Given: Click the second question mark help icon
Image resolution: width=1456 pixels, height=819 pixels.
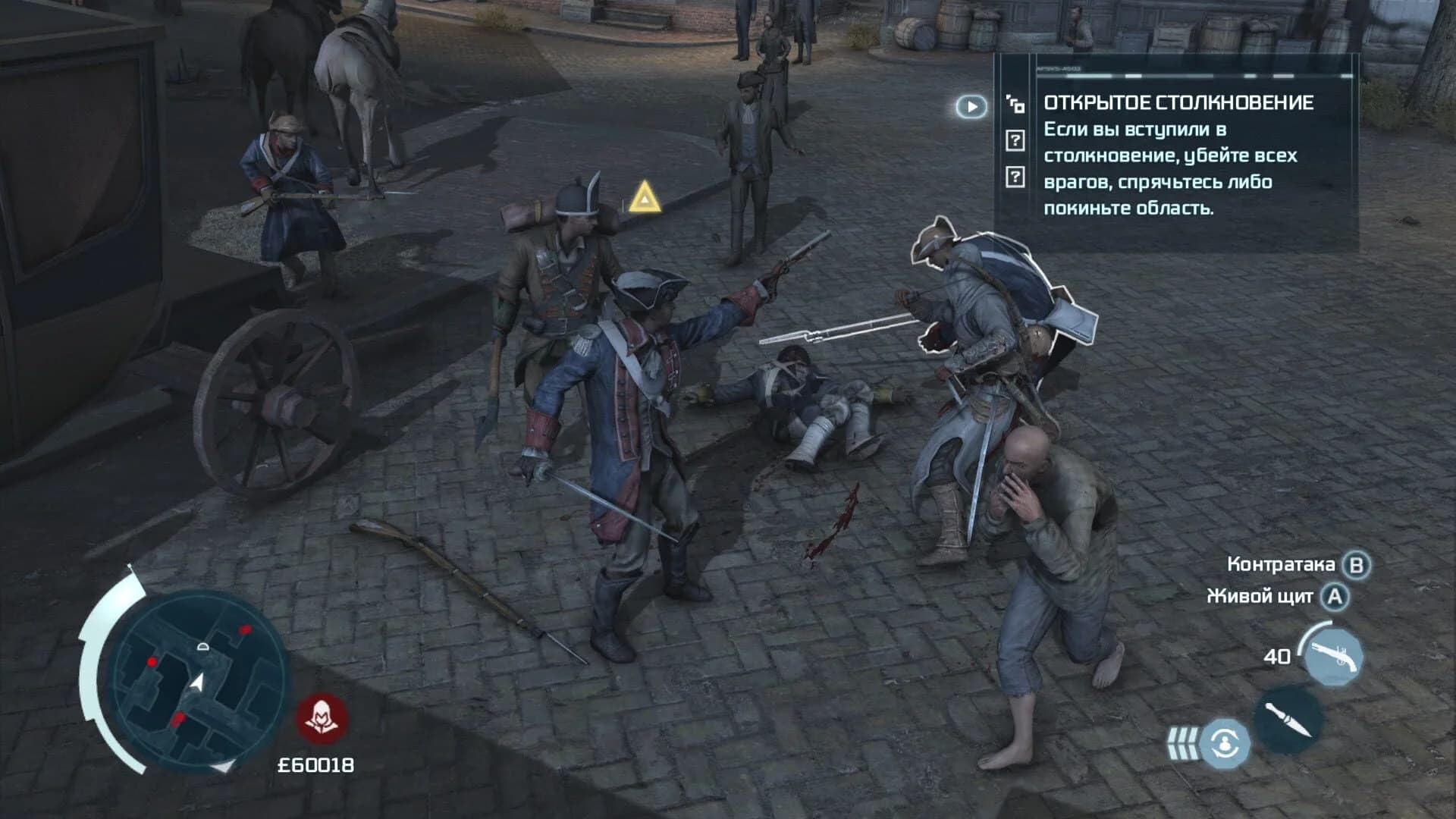Looking at the screenshot, I should point(1015,177).
